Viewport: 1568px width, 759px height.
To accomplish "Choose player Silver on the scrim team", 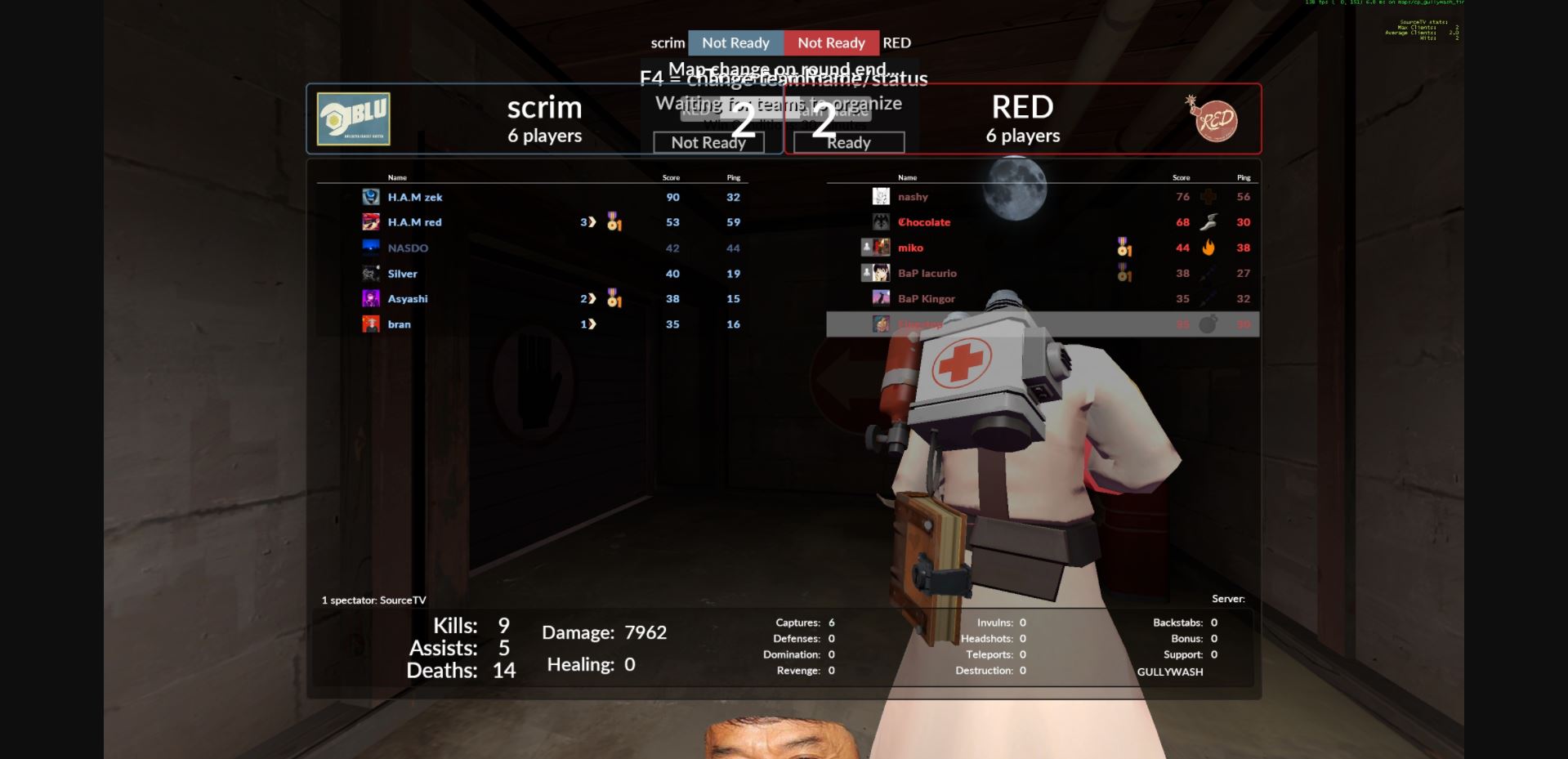I will coord(402,274).
